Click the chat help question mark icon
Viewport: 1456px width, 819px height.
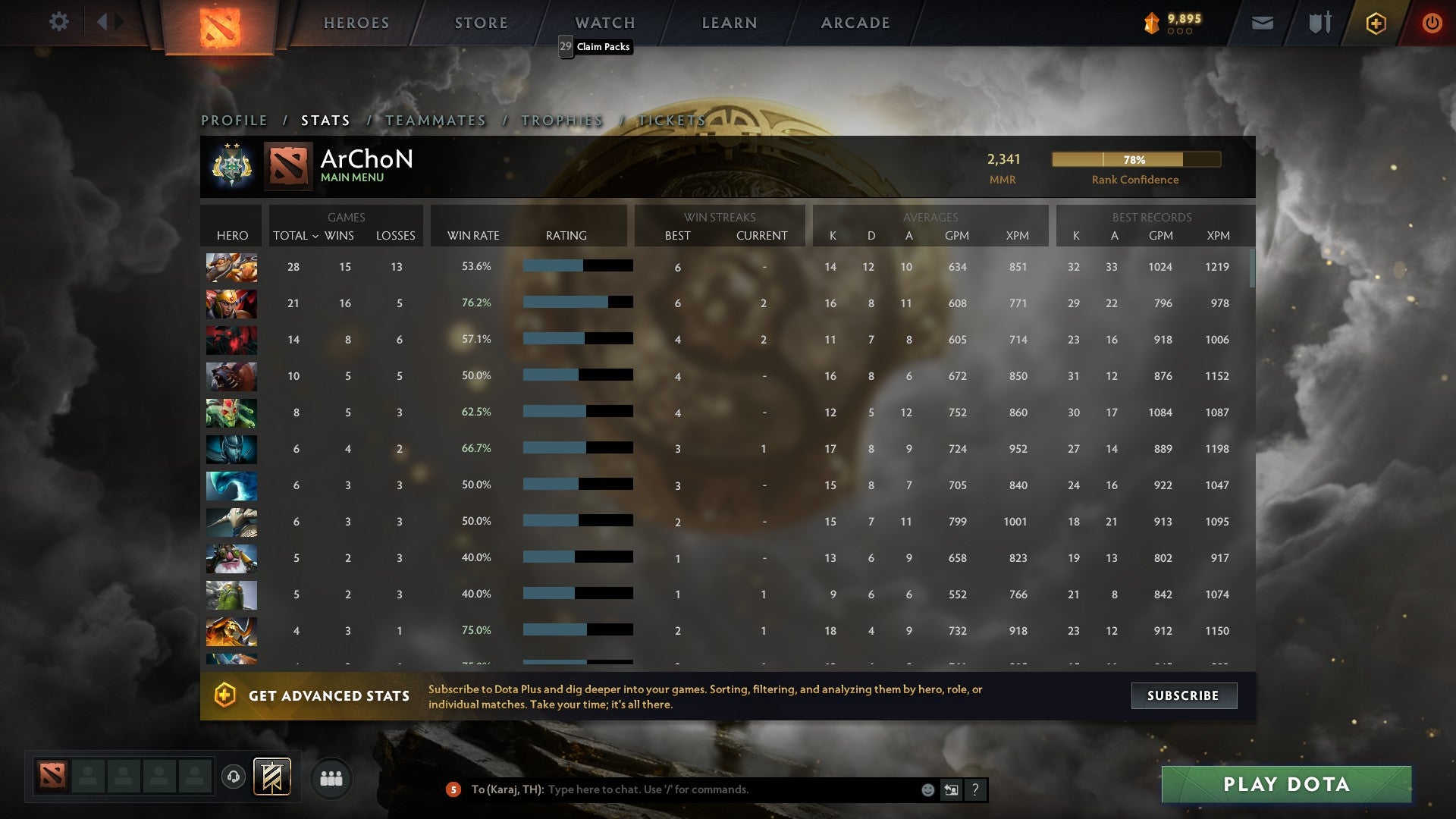[975, 789]
